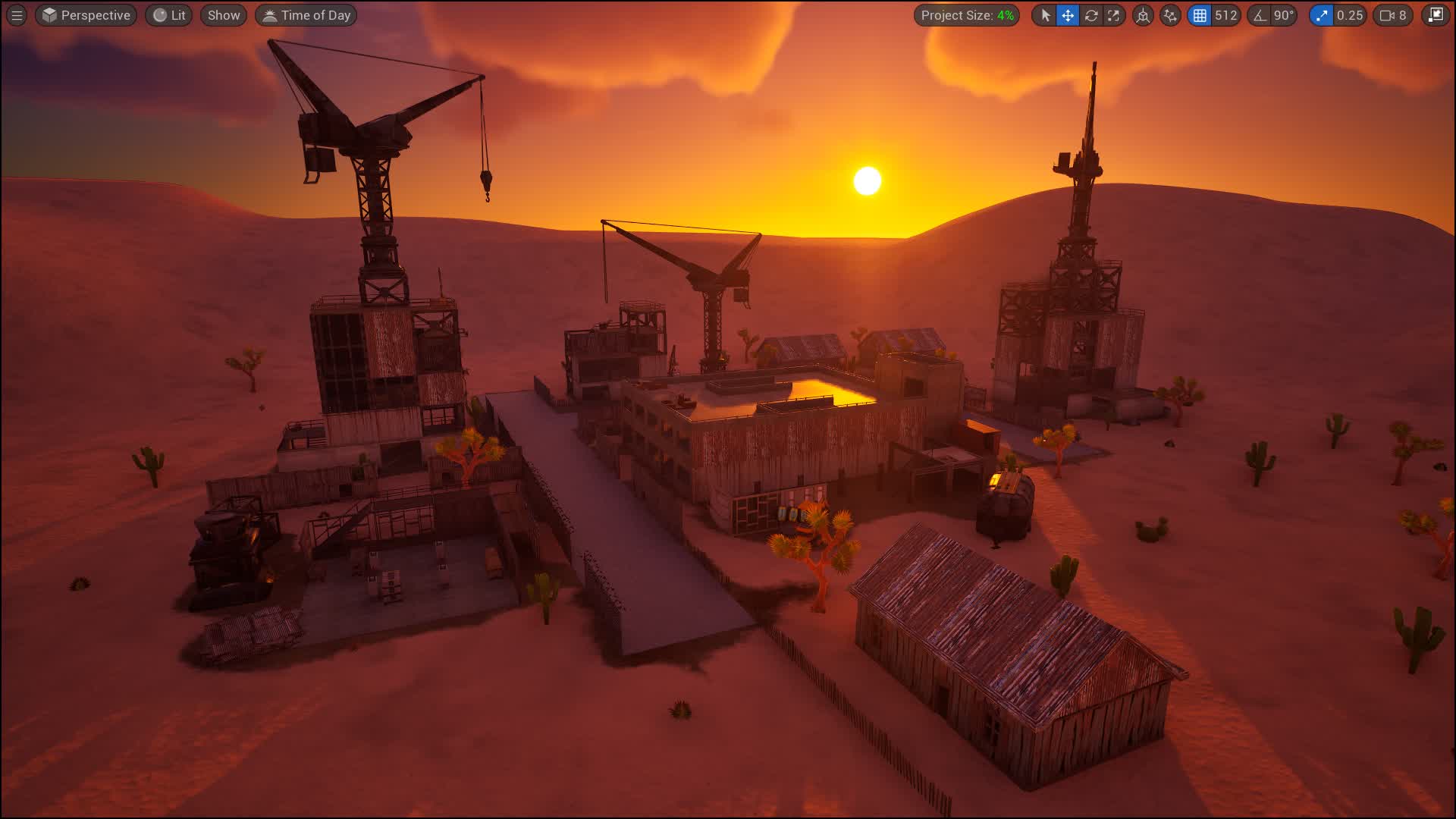Click the 0.25 scale snap value
The image size is (1456, 819).
pyautogui.click(x=1348, y=14)
